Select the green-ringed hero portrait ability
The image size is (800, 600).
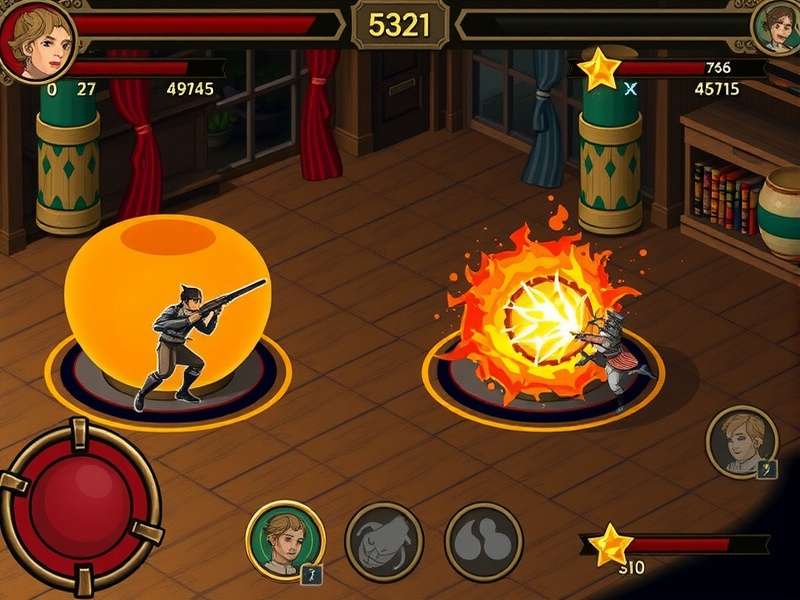[x=285, y=541]
